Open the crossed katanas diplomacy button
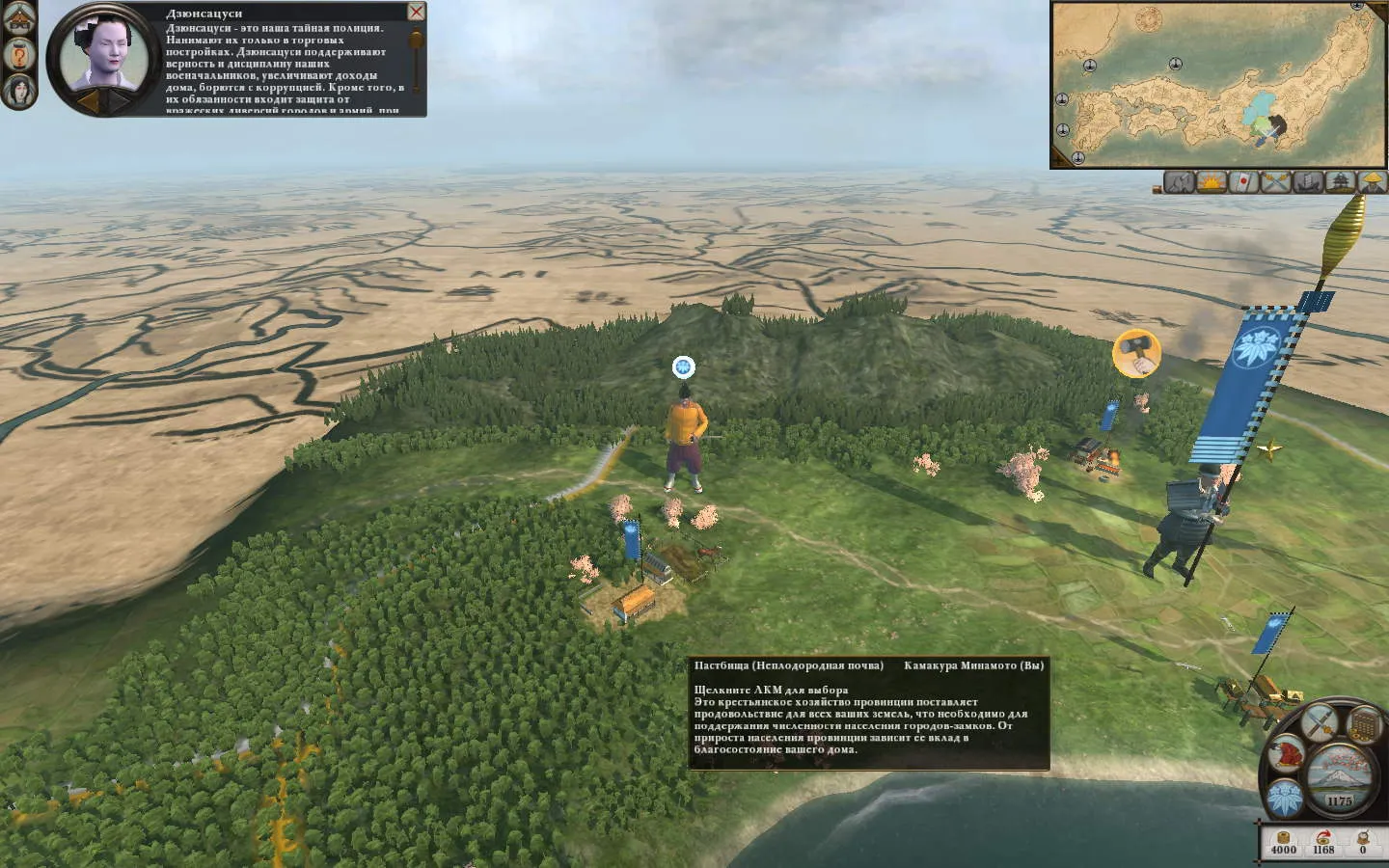This screenshot has width=1389, height=868. (x=1319, y=720)
